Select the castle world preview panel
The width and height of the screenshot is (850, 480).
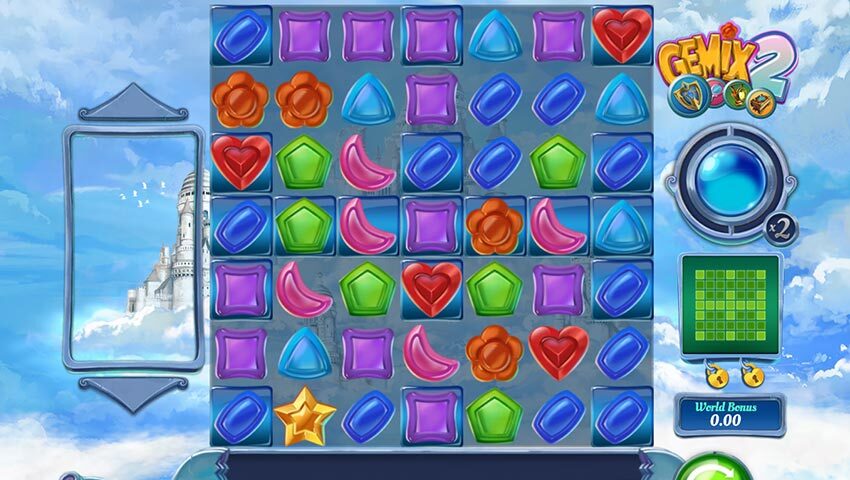click(132, 246)
